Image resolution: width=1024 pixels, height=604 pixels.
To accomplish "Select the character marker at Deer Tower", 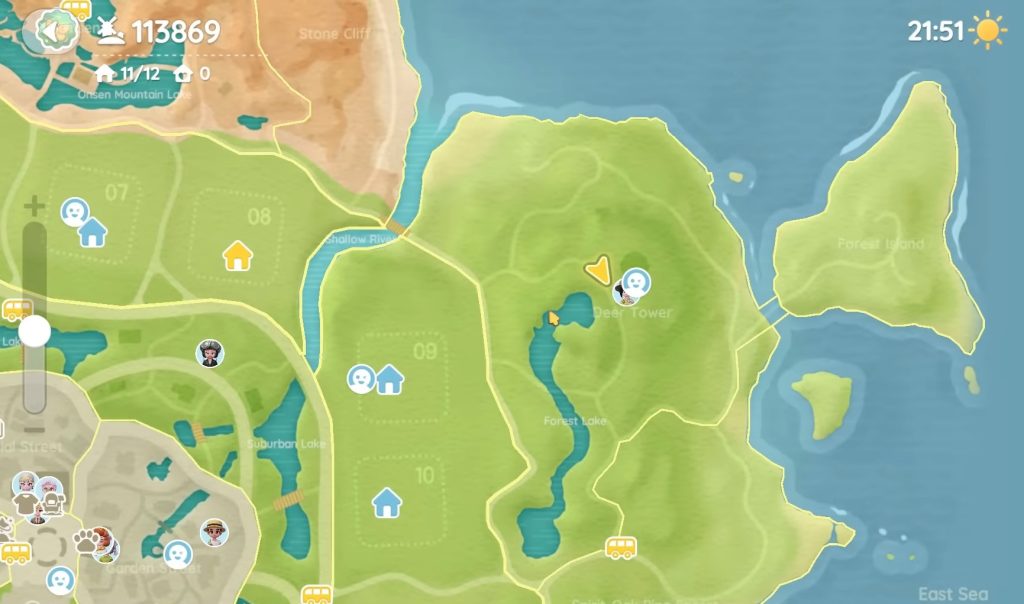I will point(632,286).
